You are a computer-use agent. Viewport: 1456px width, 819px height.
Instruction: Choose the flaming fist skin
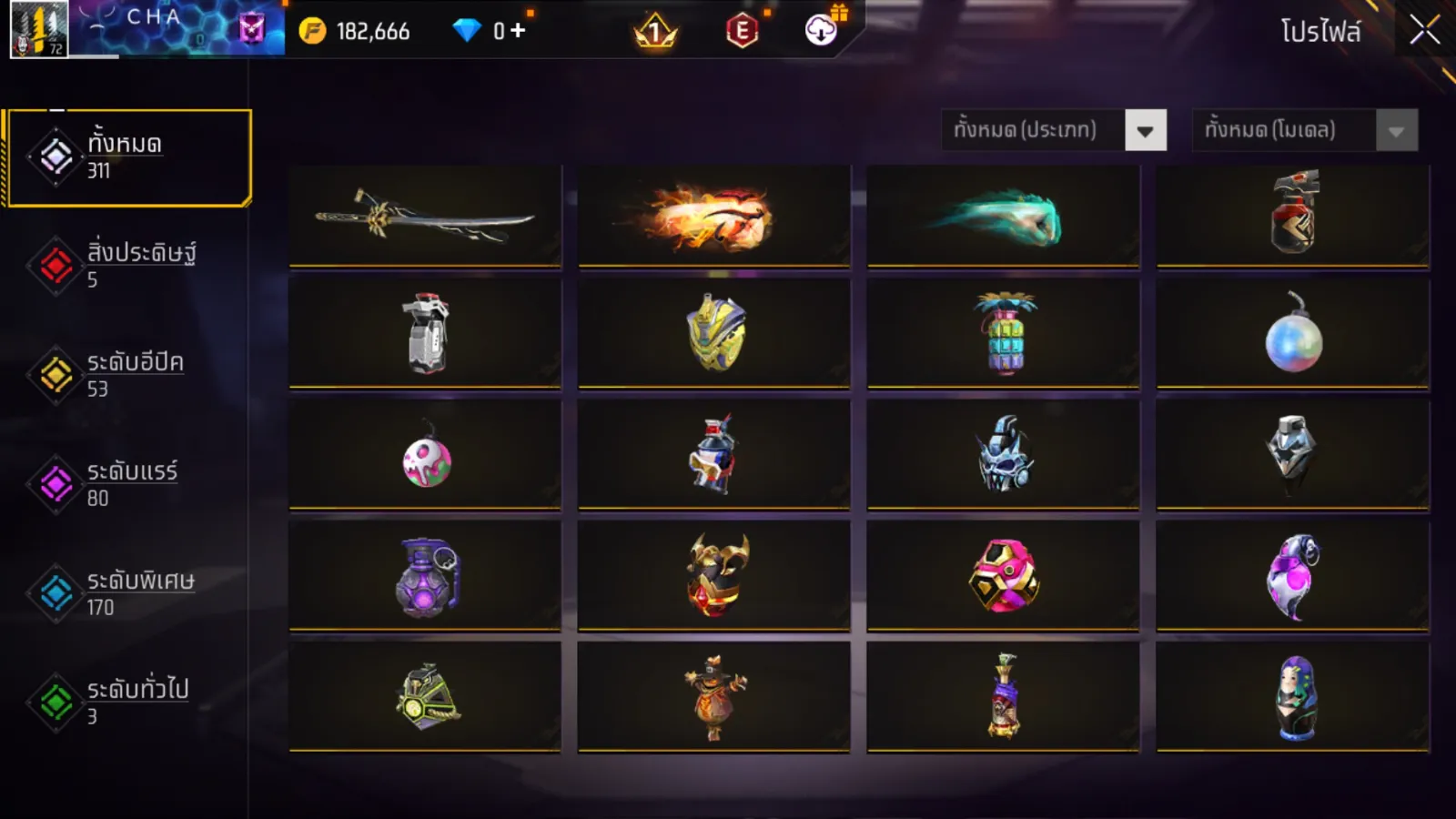coord(714,217)
